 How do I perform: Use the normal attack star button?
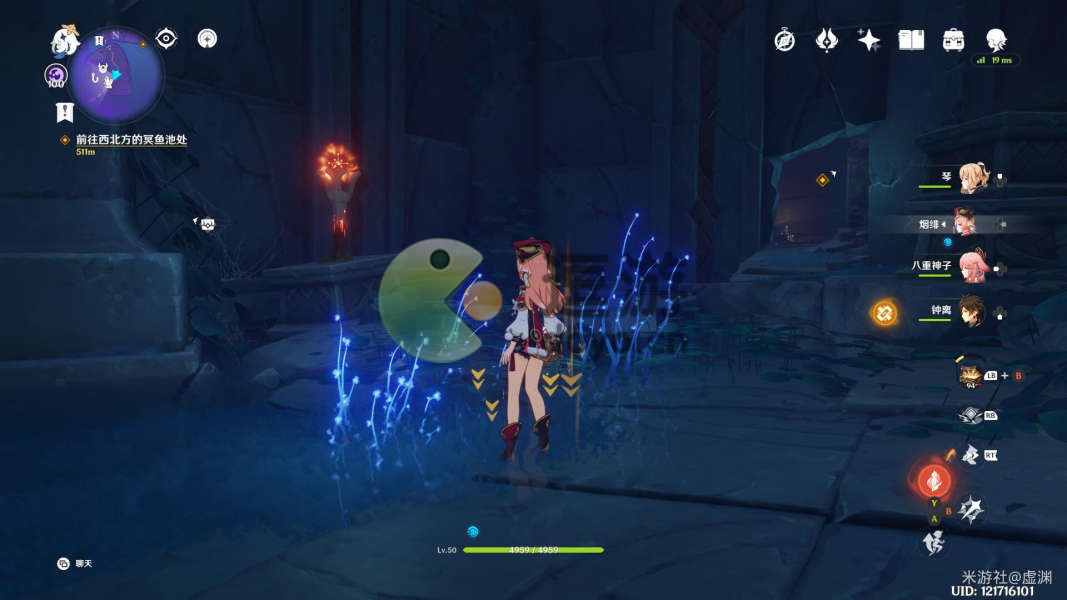pos(970,511)
